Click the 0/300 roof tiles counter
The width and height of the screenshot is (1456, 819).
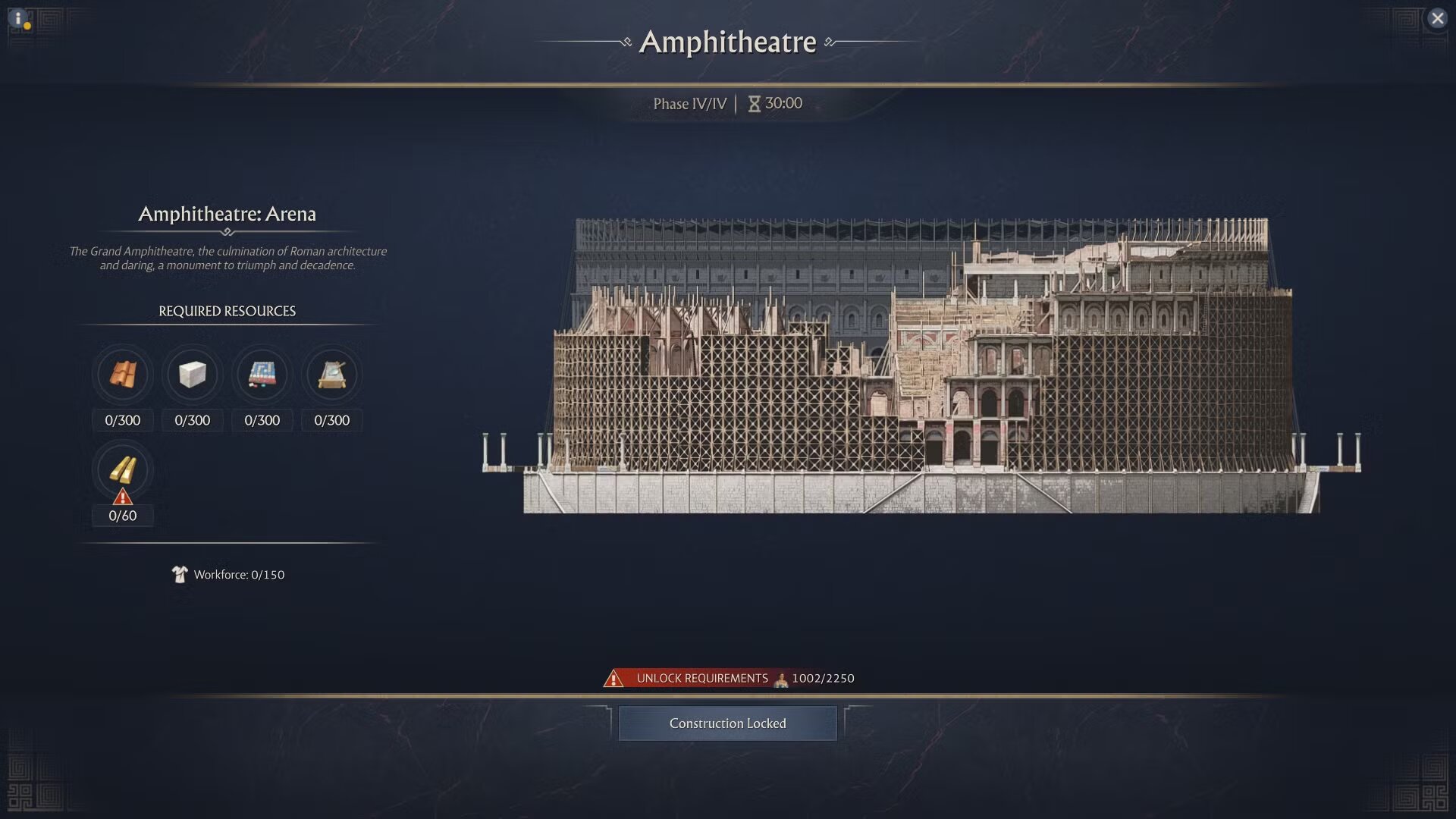pos(122,420)
